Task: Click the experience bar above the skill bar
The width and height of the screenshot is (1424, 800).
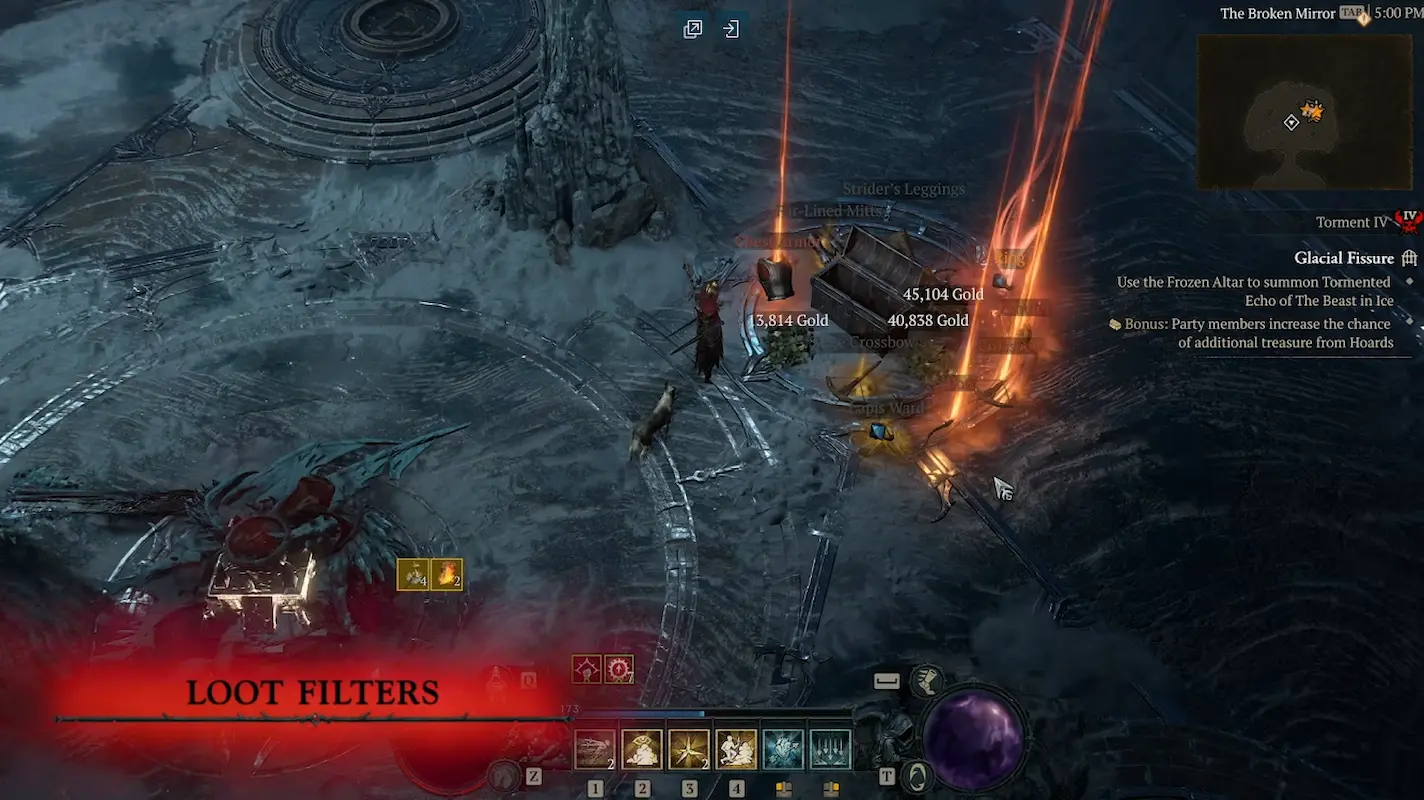Action: point(700,714)
